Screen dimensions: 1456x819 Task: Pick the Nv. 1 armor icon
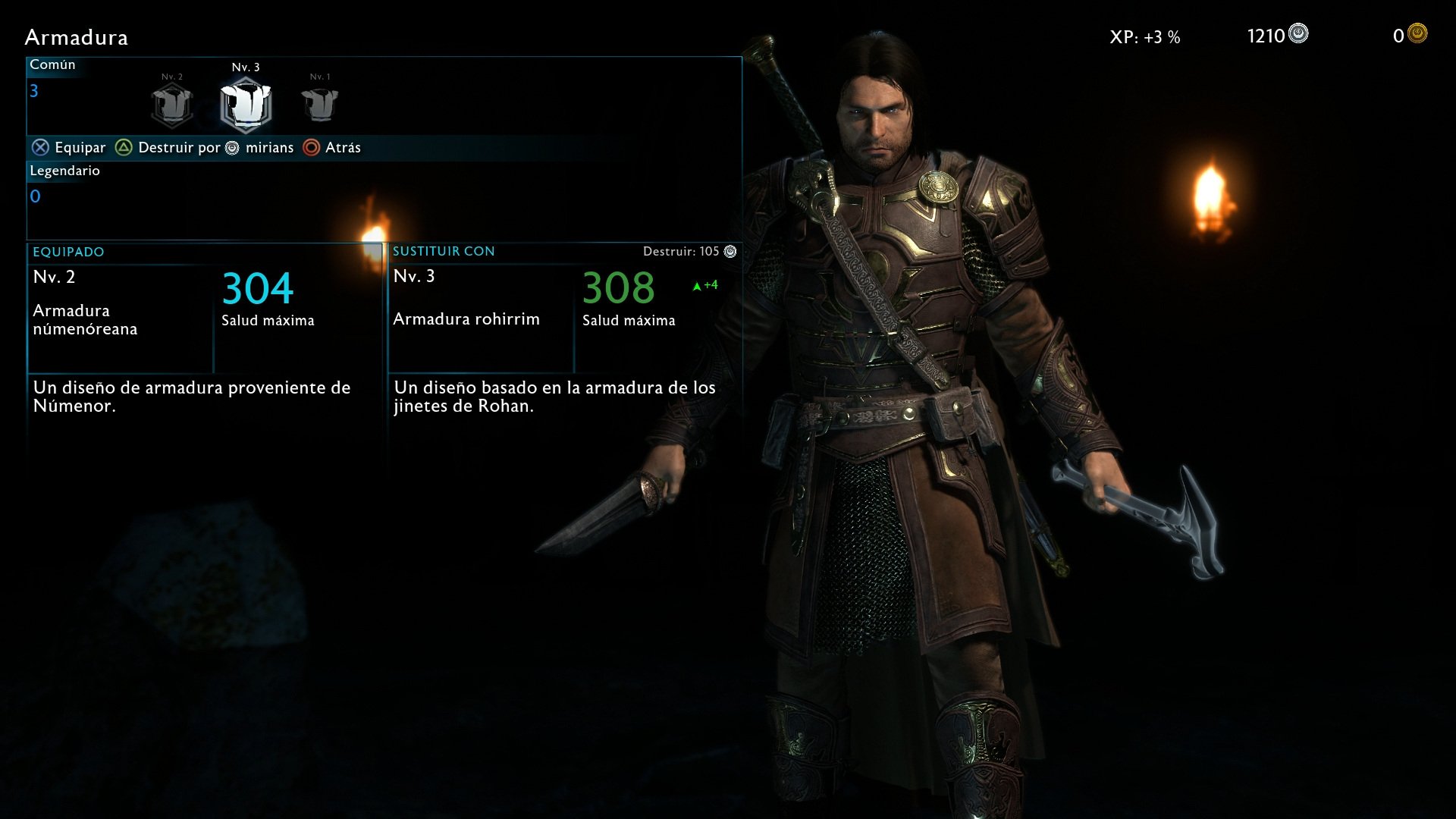pos(319,105)
